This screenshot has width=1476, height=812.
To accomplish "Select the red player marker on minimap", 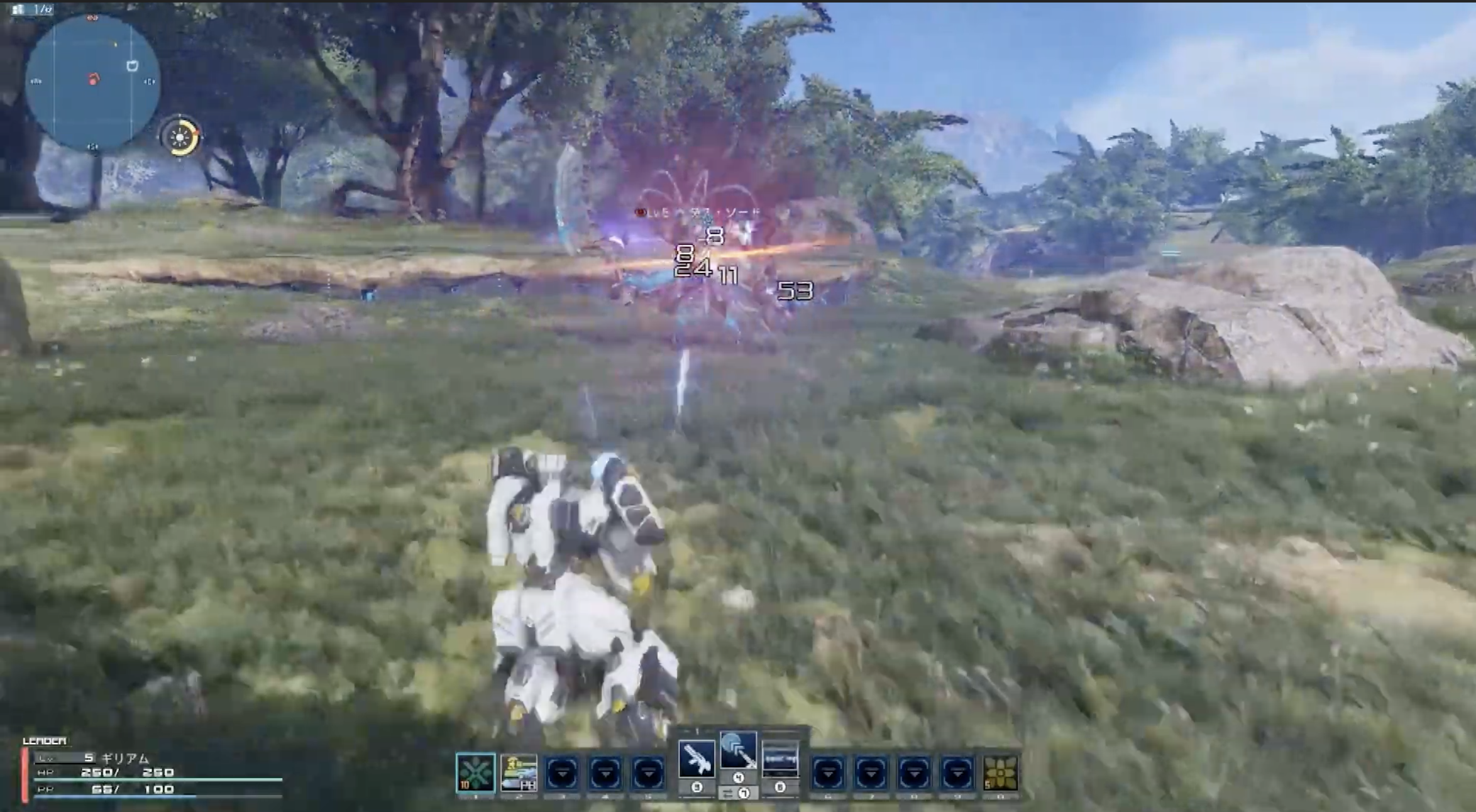I will (94, 80).
